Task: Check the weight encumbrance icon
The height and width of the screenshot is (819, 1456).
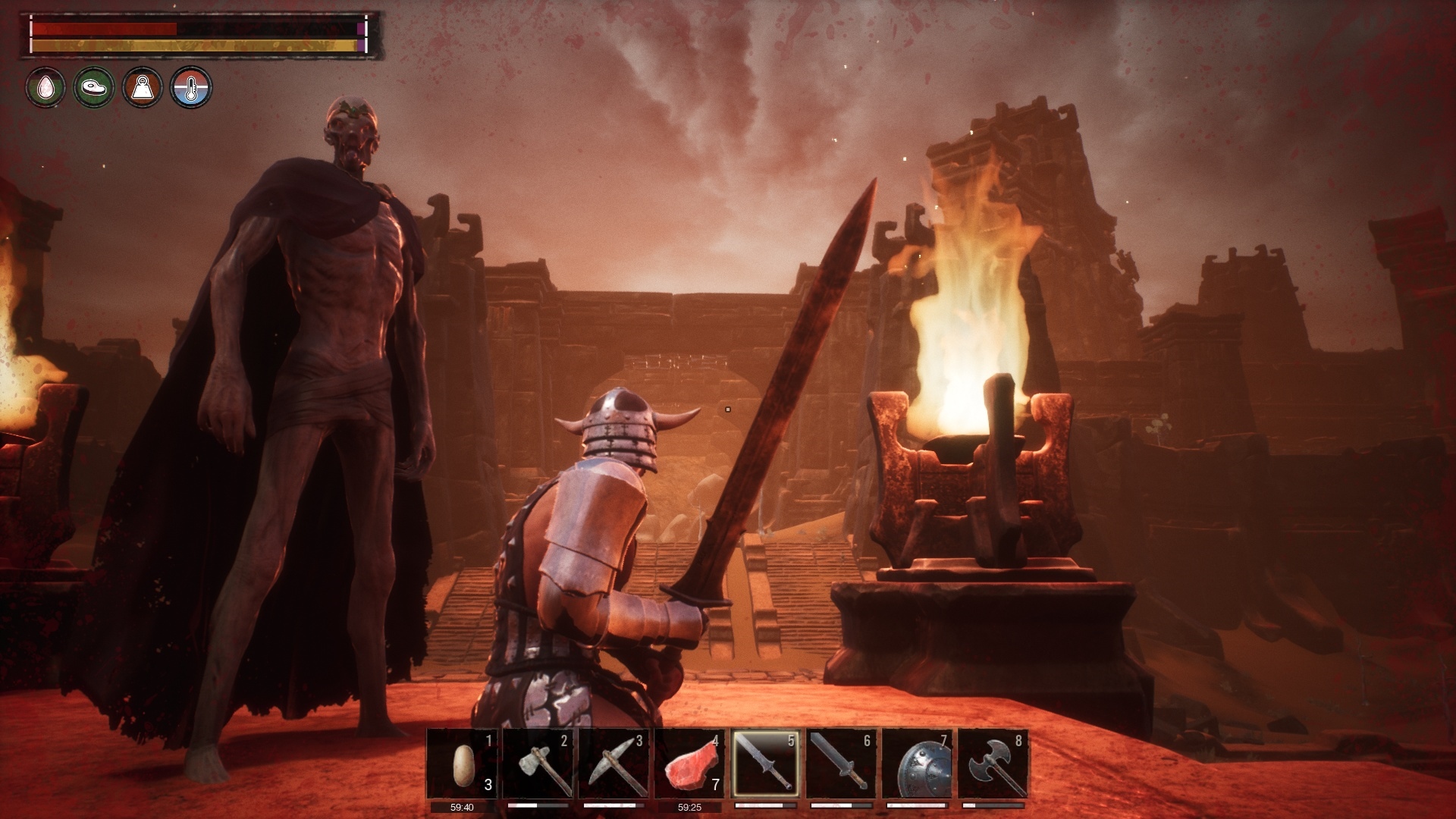Action: (143, 87)
